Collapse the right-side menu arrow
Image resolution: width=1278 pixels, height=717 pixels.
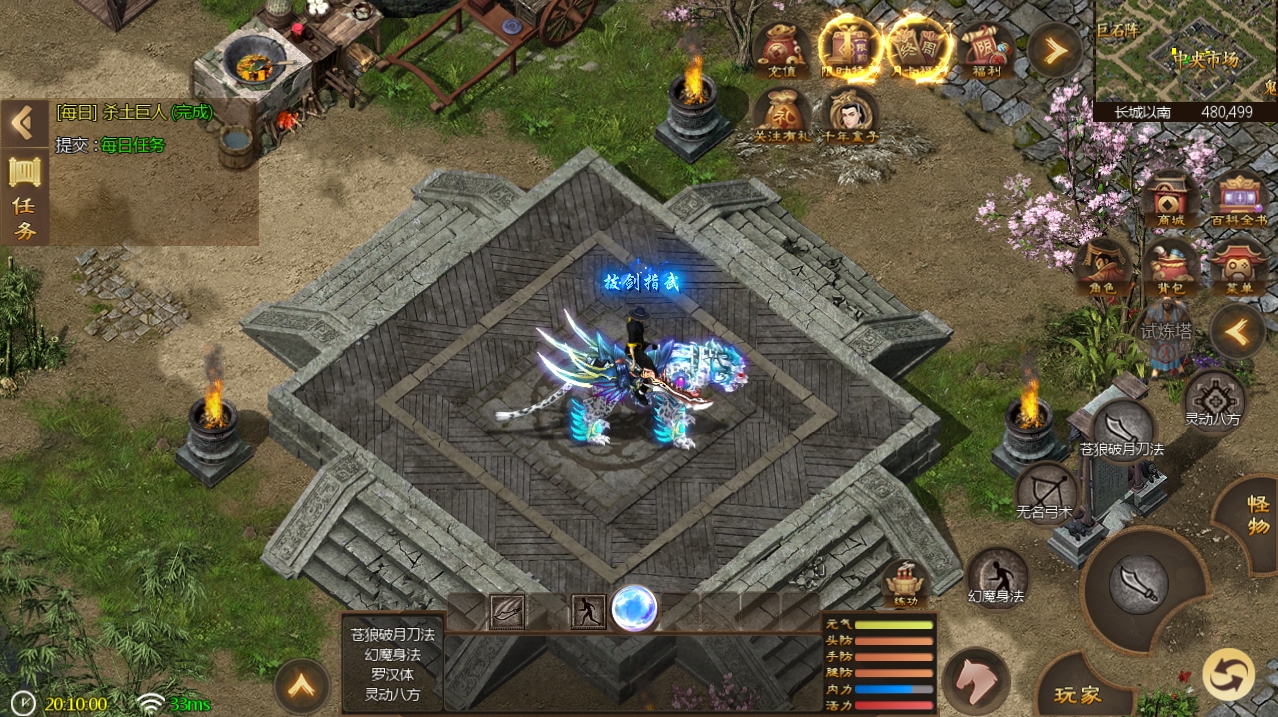point(1238,332)
